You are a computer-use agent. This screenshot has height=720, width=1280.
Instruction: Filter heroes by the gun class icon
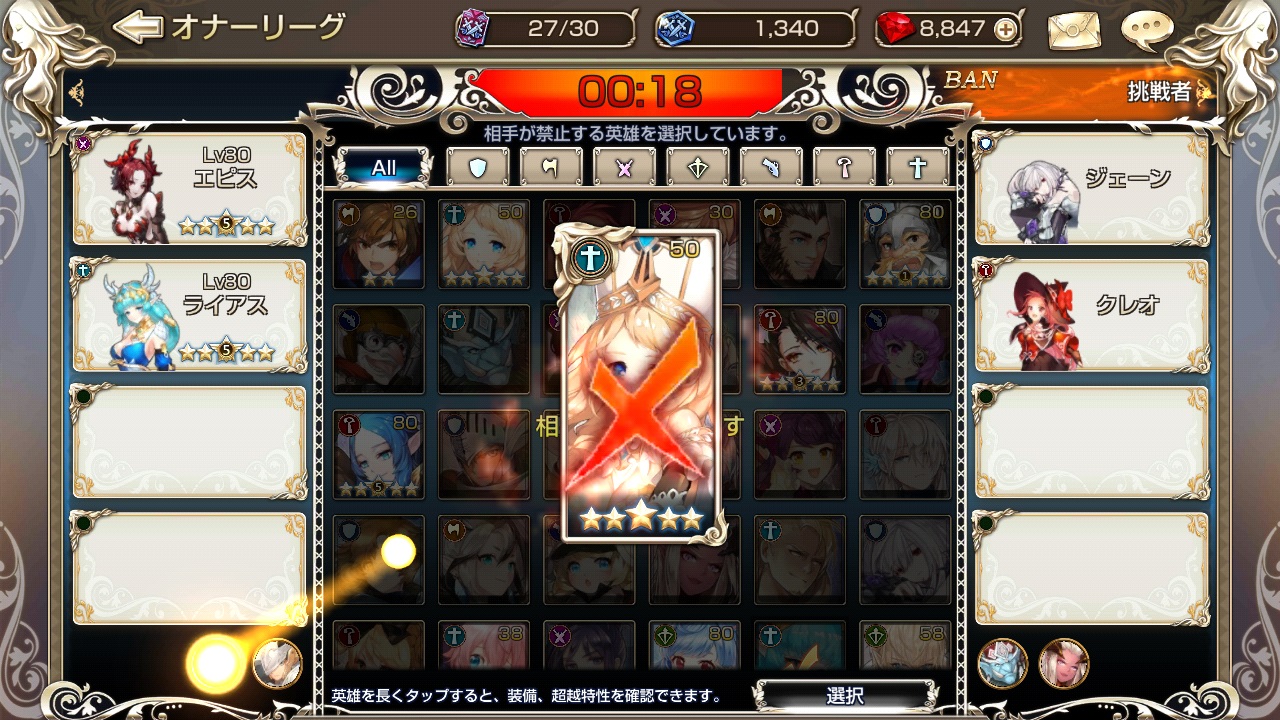pos(771,167)
